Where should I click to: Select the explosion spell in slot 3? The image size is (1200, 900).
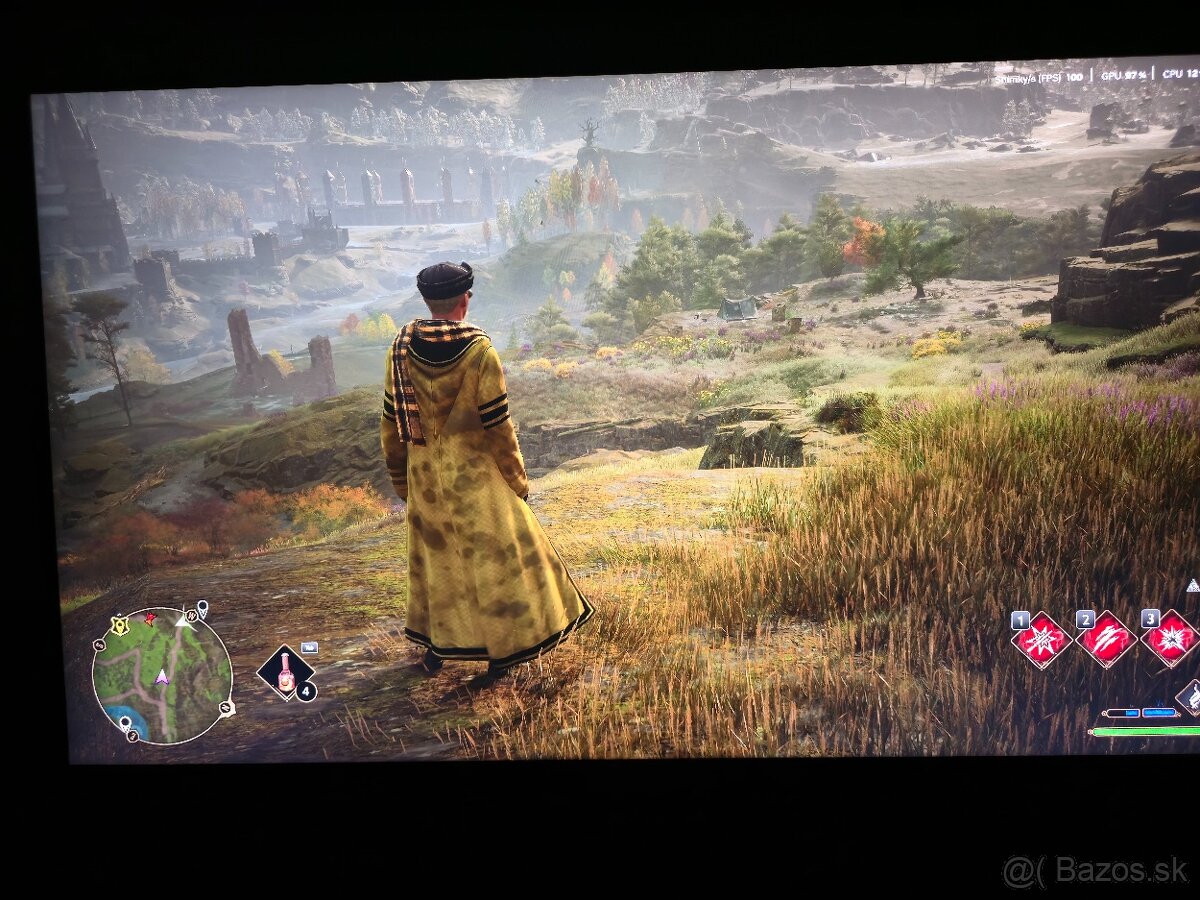tap(1170, 638)
